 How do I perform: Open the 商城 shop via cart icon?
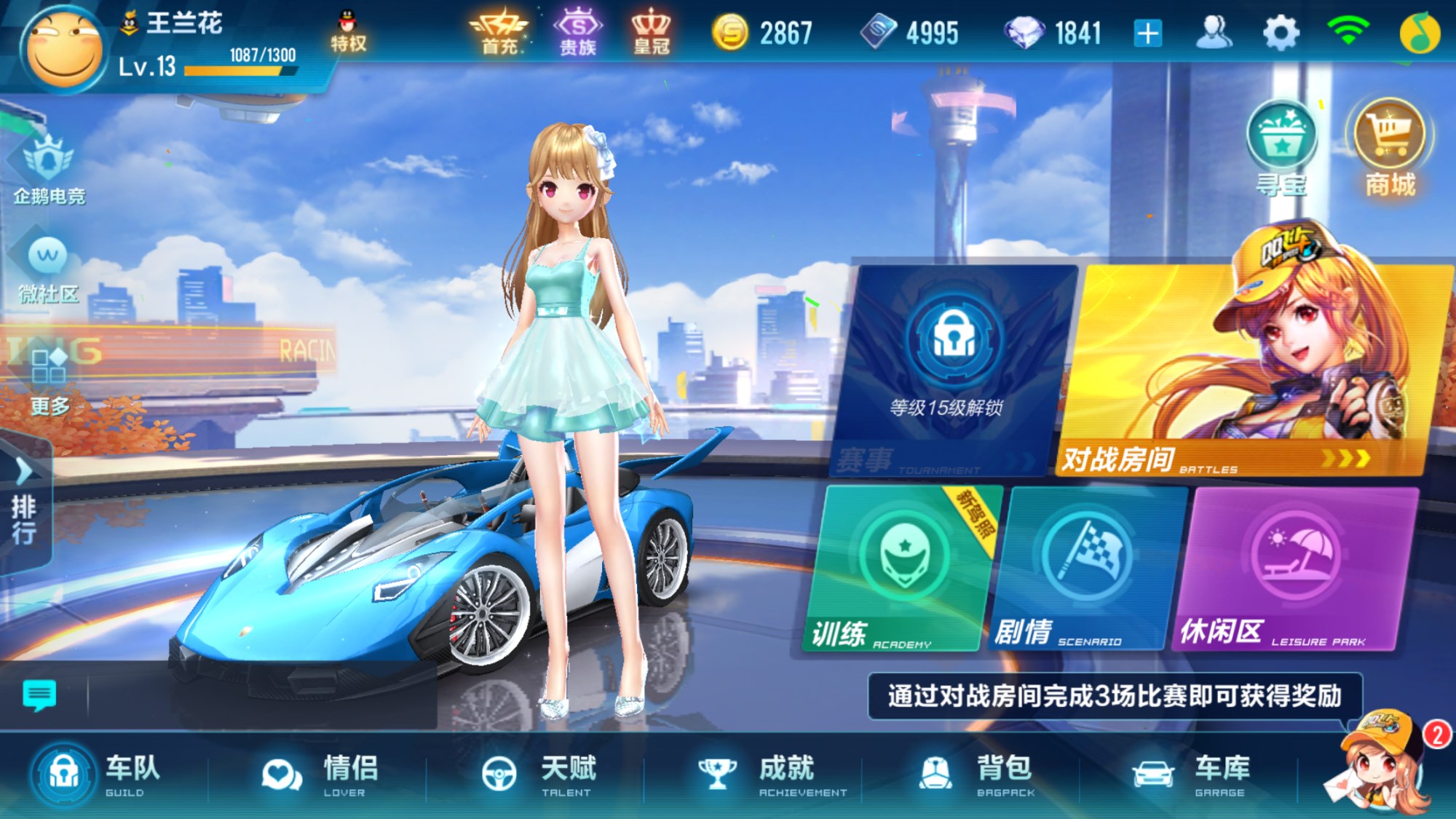[1389, 146]
